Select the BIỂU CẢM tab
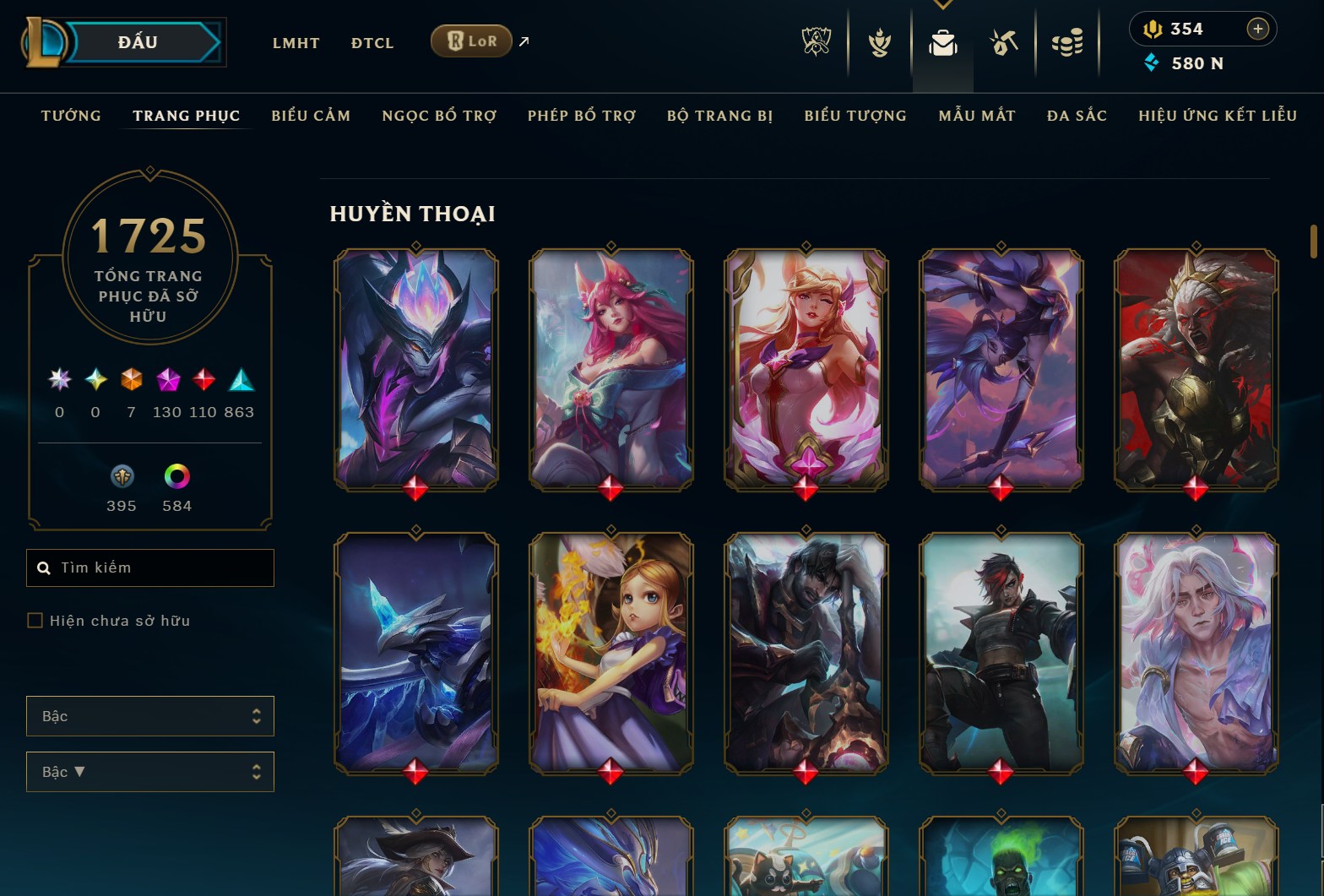 coord(310,116)
